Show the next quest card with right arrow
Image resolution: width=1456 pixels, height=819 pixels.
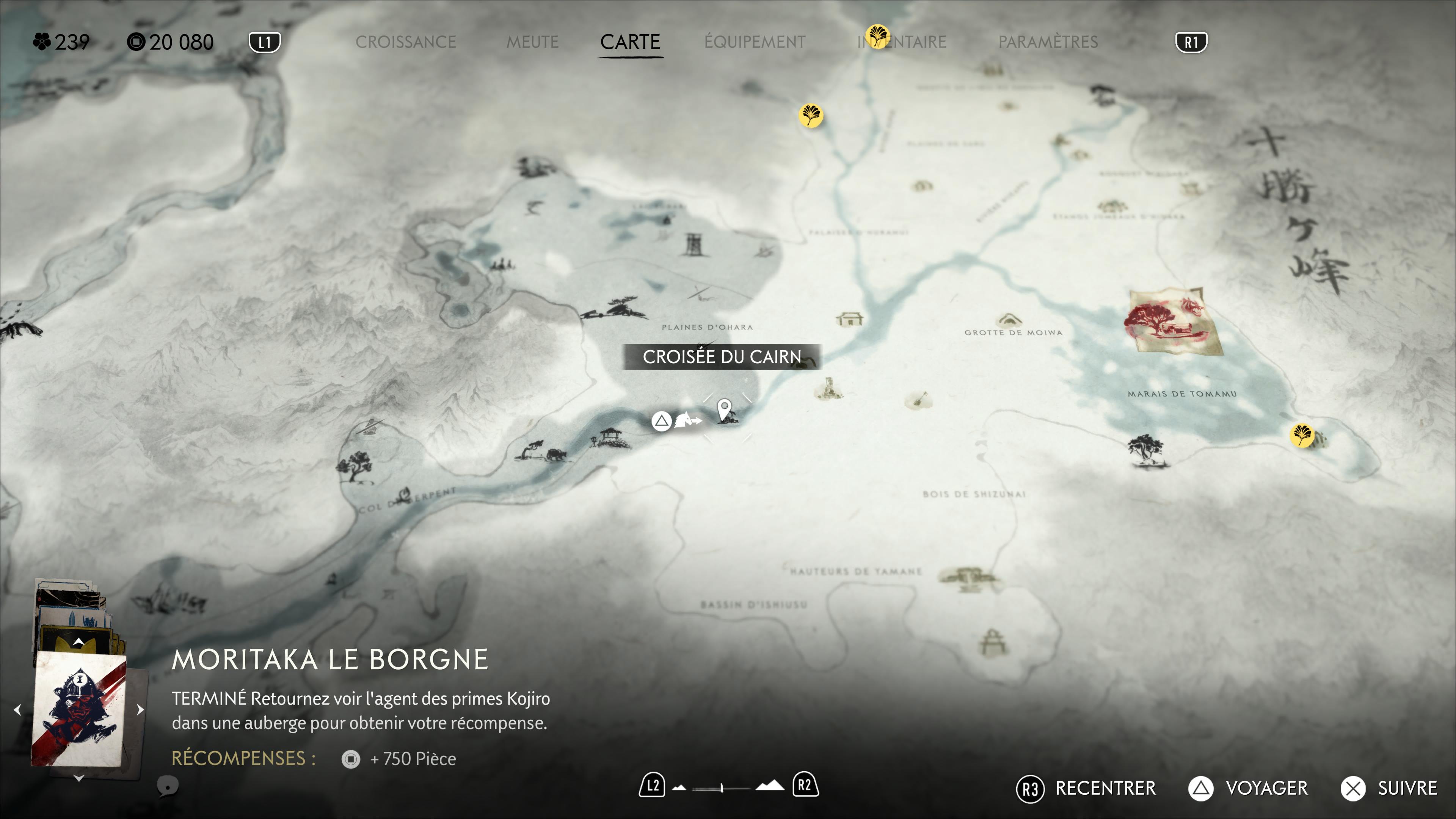[140, 709]
